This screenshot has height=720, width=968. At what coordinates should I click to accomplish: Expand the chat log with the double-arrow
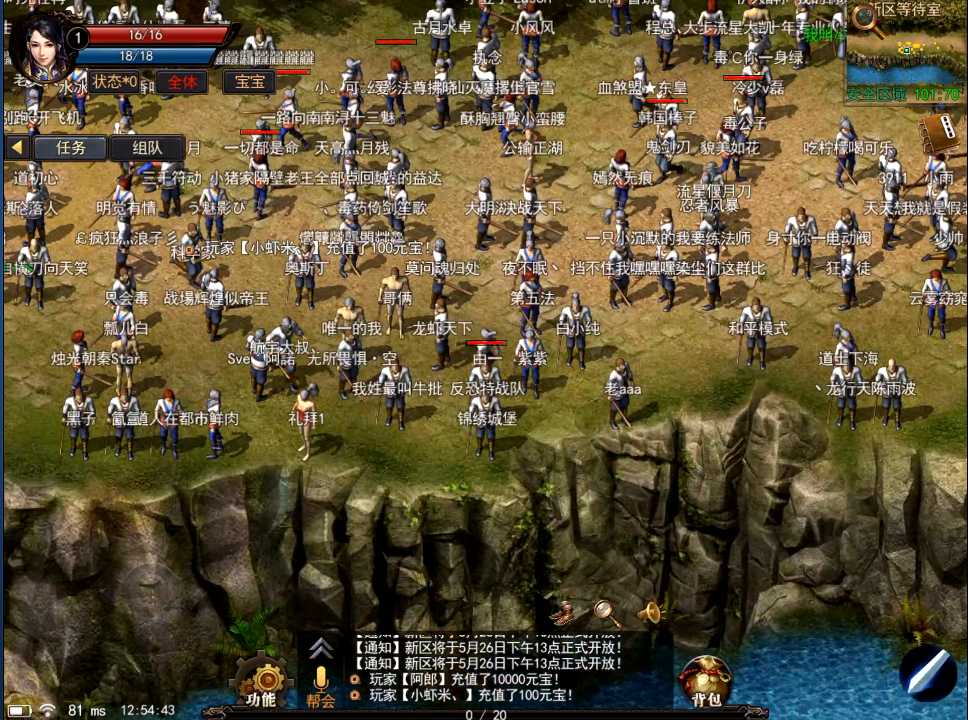point(320,647)
